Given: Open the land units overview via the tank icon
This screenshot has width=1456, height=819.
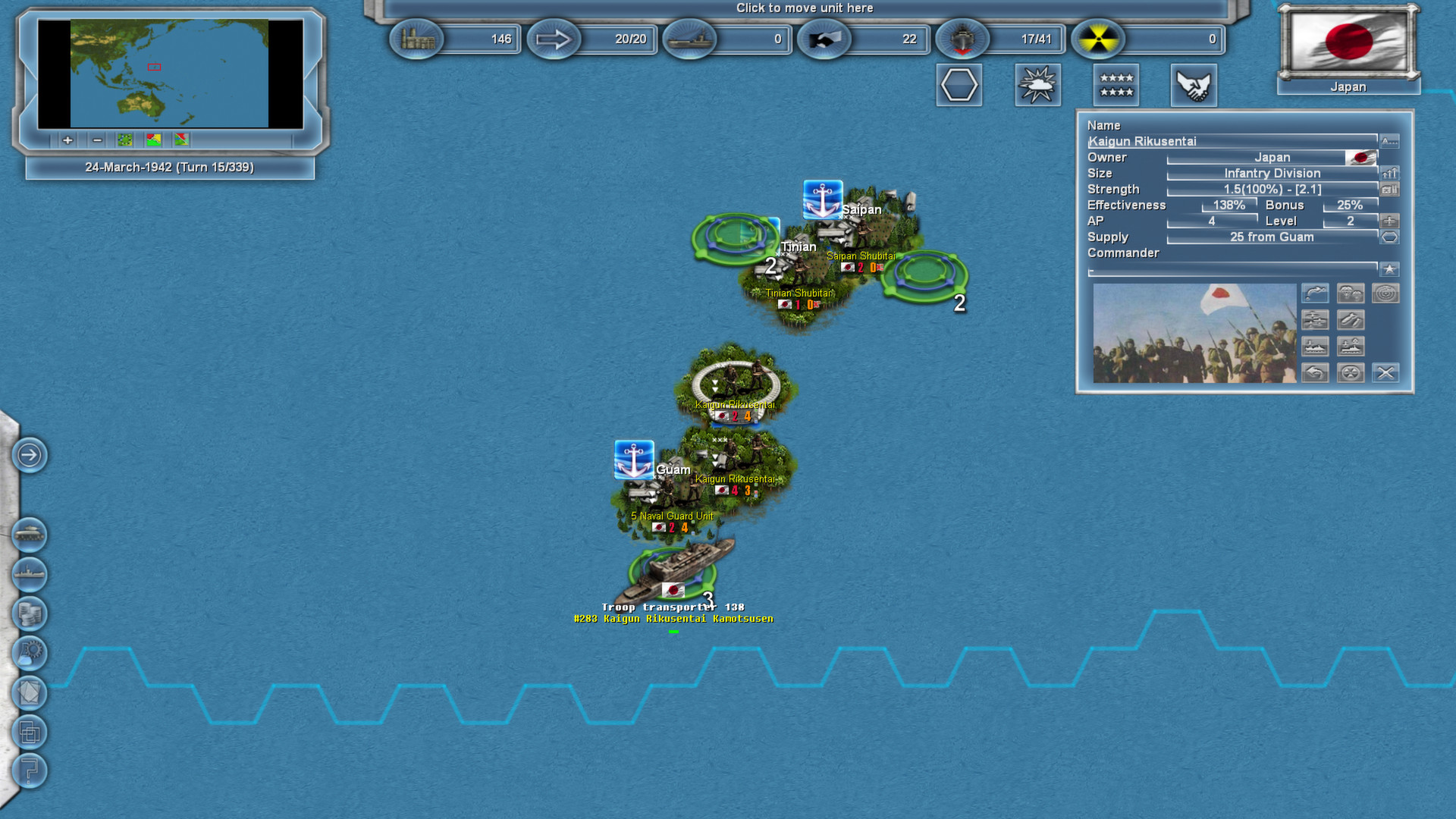Looking at the screenshot, I should coord(29,535).
